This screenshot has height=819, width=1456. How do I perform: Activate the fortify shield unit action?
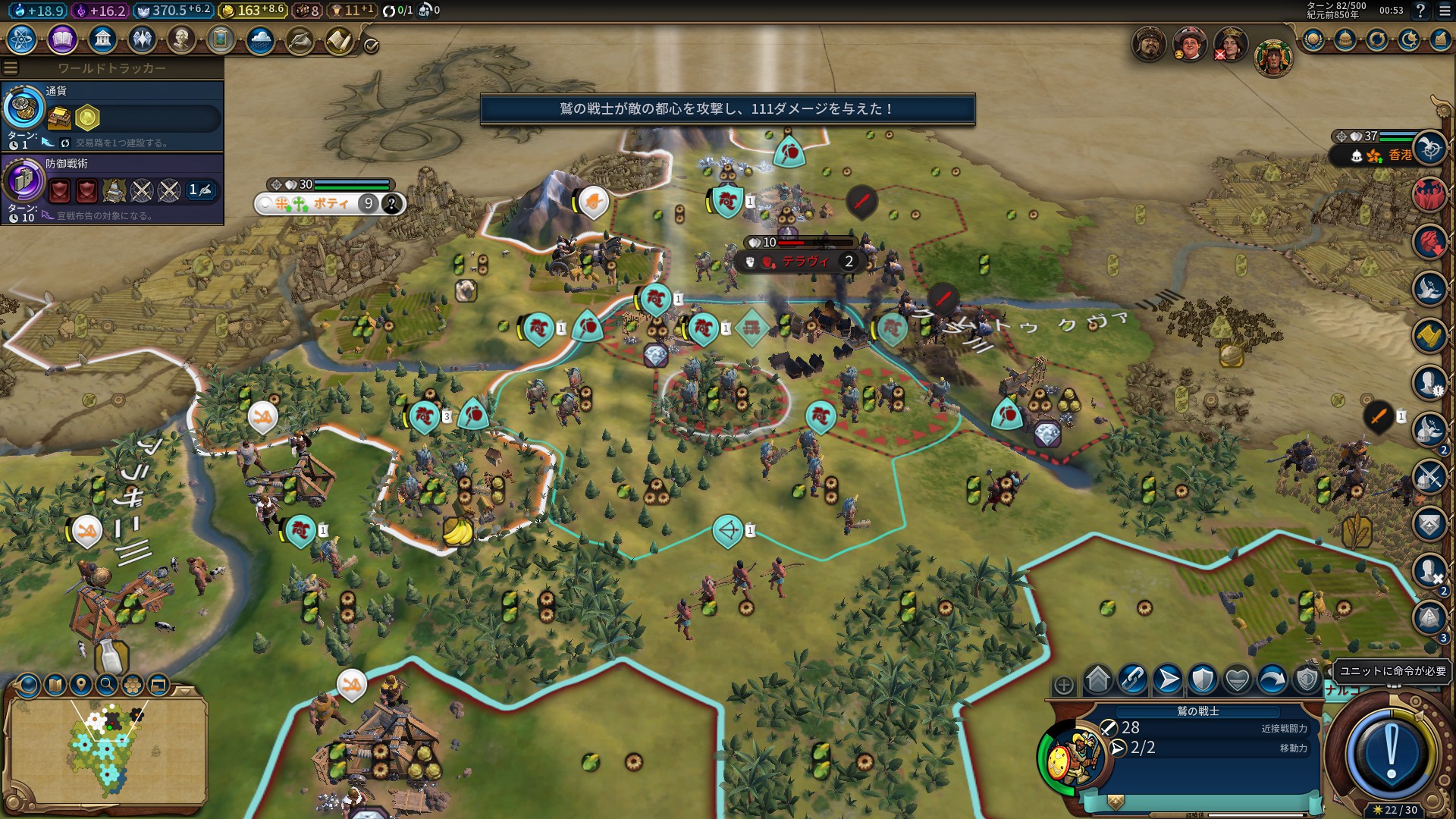coord(1203,679)
